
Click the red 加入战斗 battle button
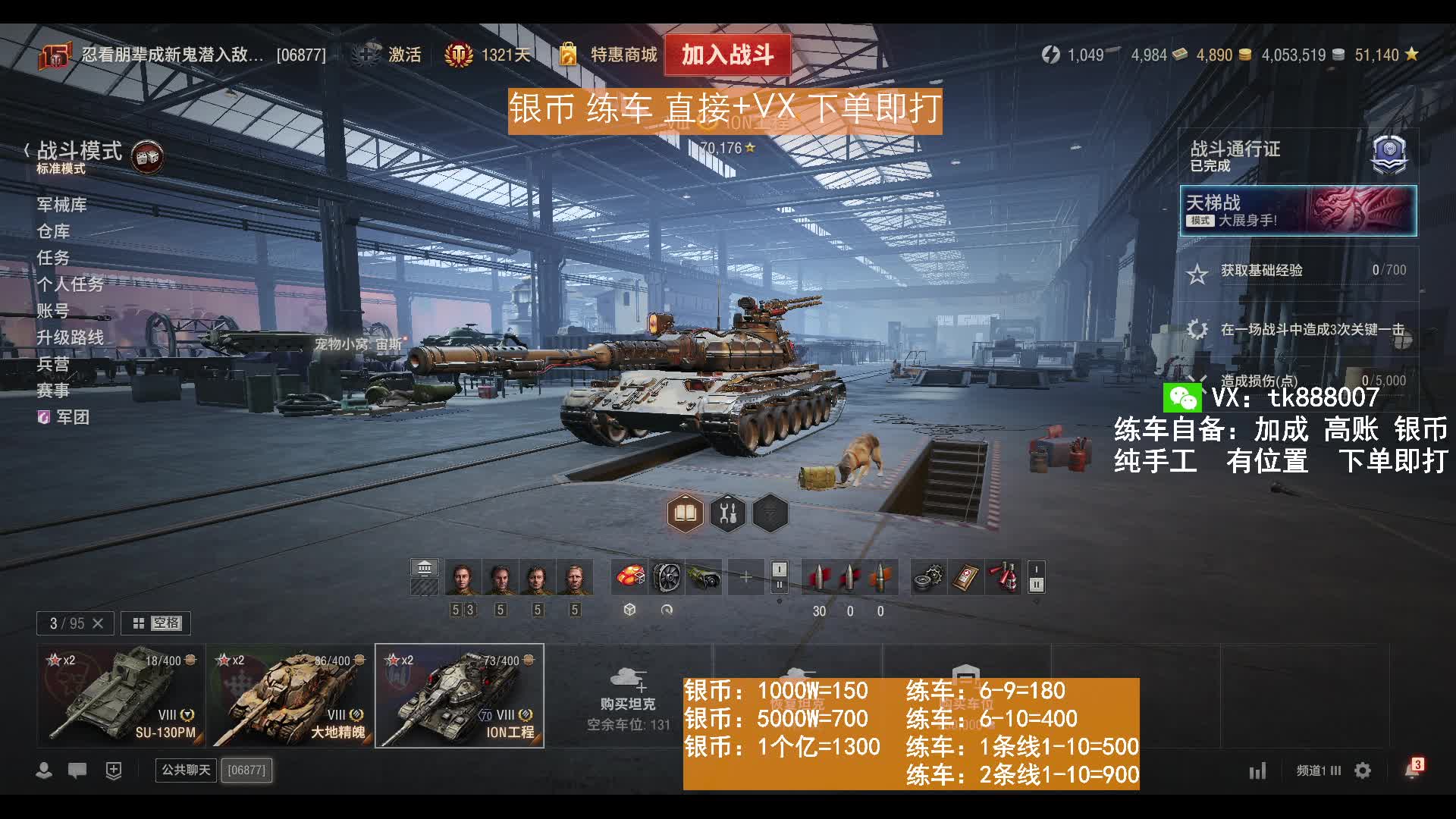[727, 55]
